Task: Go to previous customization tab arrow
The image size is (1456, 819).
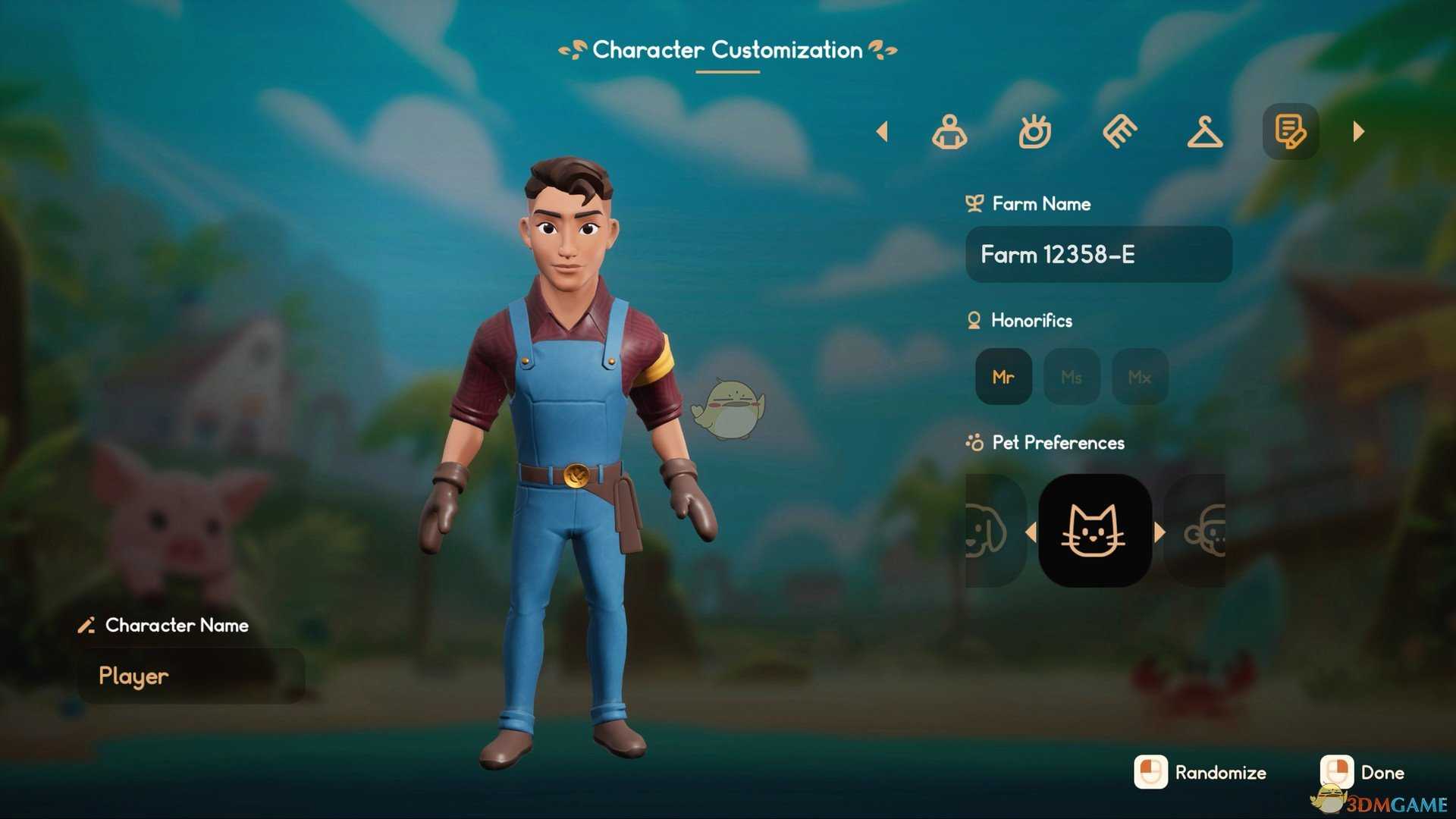Action: pos(882,132)
